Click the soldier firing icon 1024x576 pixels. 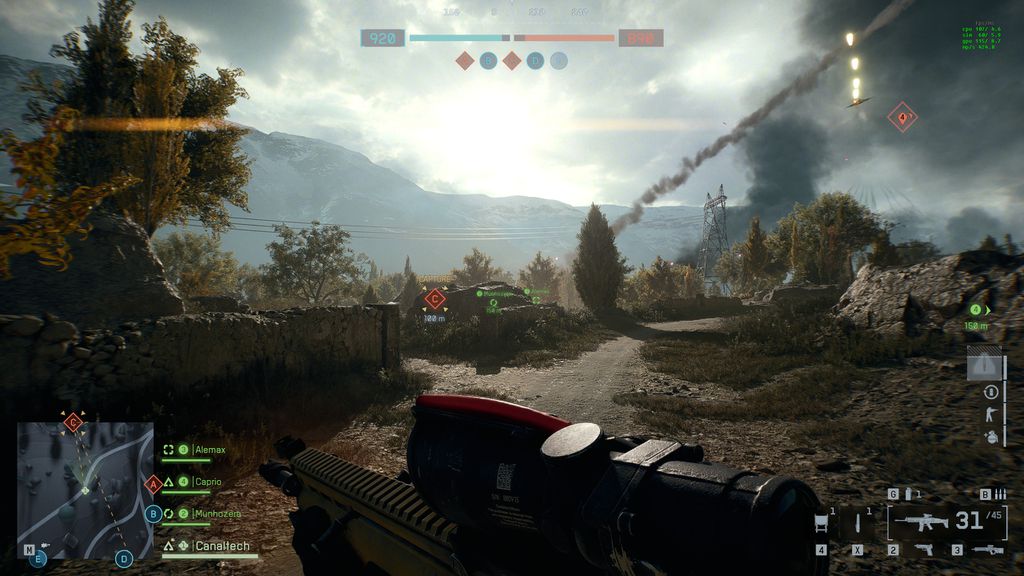991,414
